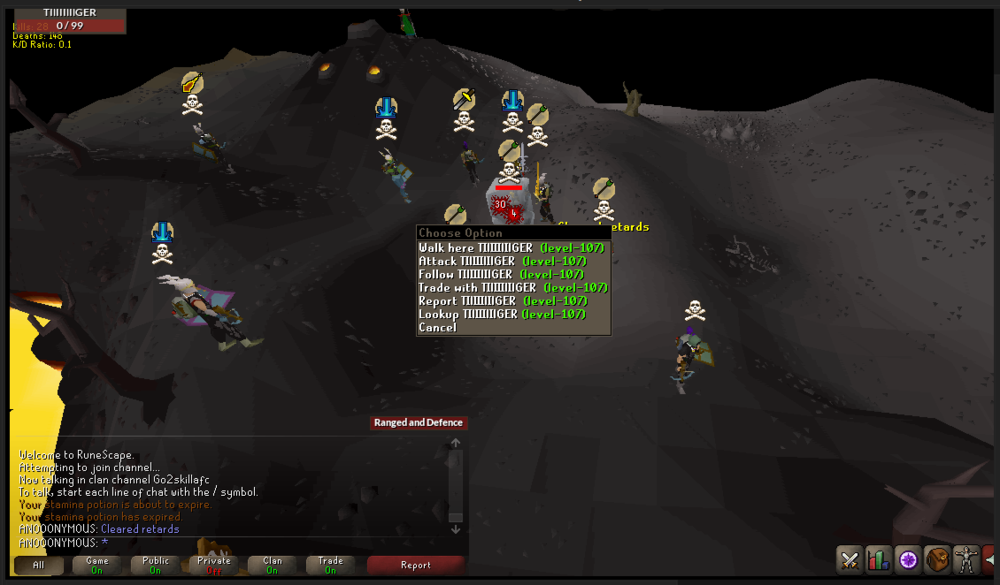This screenshot has height=585, width=1000.
Task: Switch to the All chat tab
Action: (39, 565)
